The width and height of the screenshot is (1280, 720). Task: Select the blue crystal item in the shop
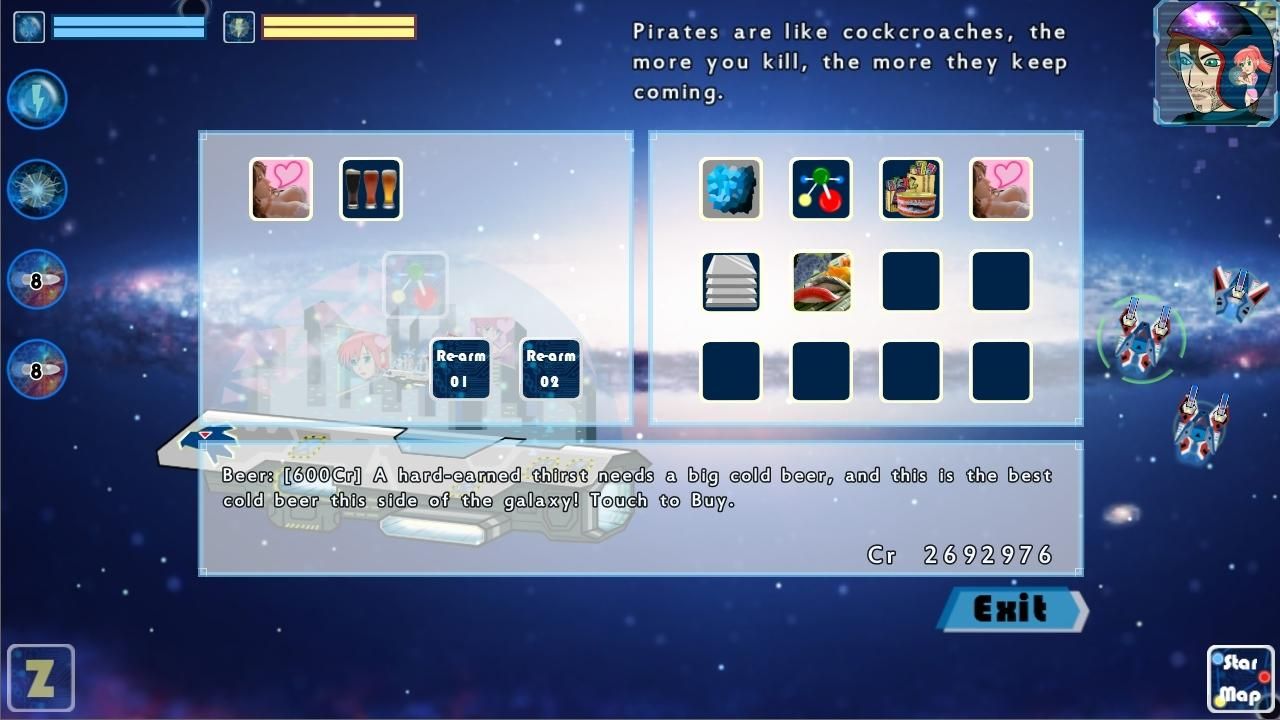tap(730, 189)
